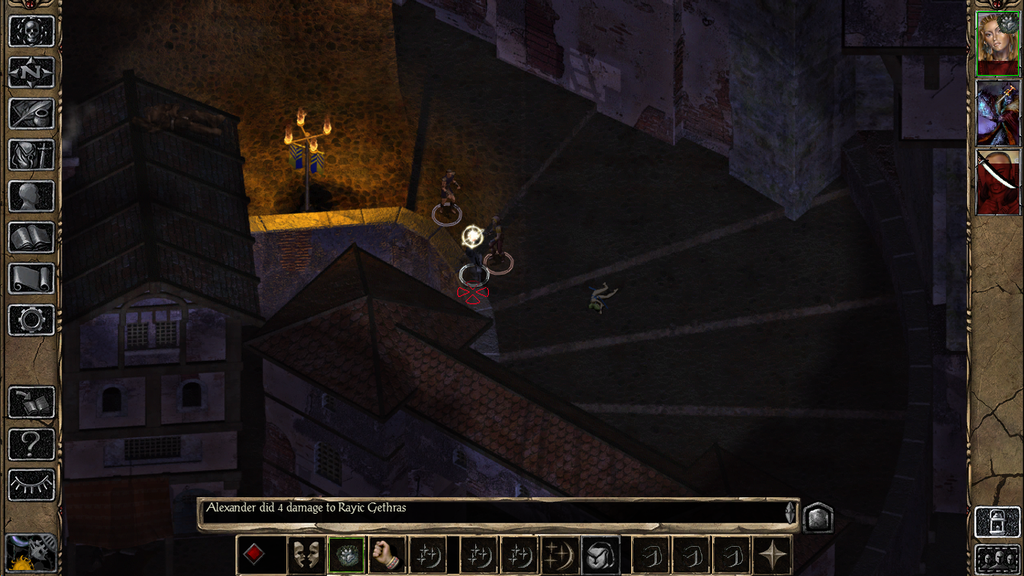
Task: Select all party members button
Action: tap(997, 558)
